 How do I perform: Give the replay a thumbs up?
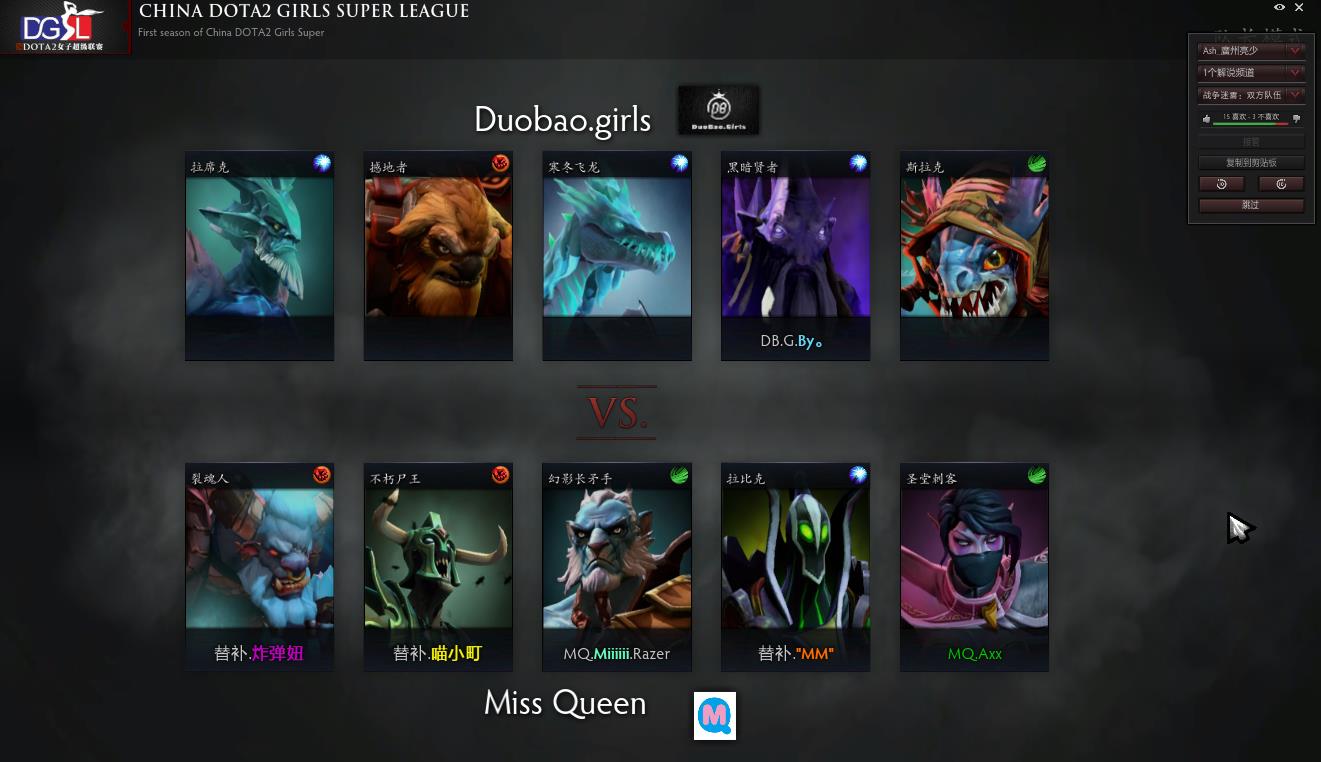tap(1207, 119)
